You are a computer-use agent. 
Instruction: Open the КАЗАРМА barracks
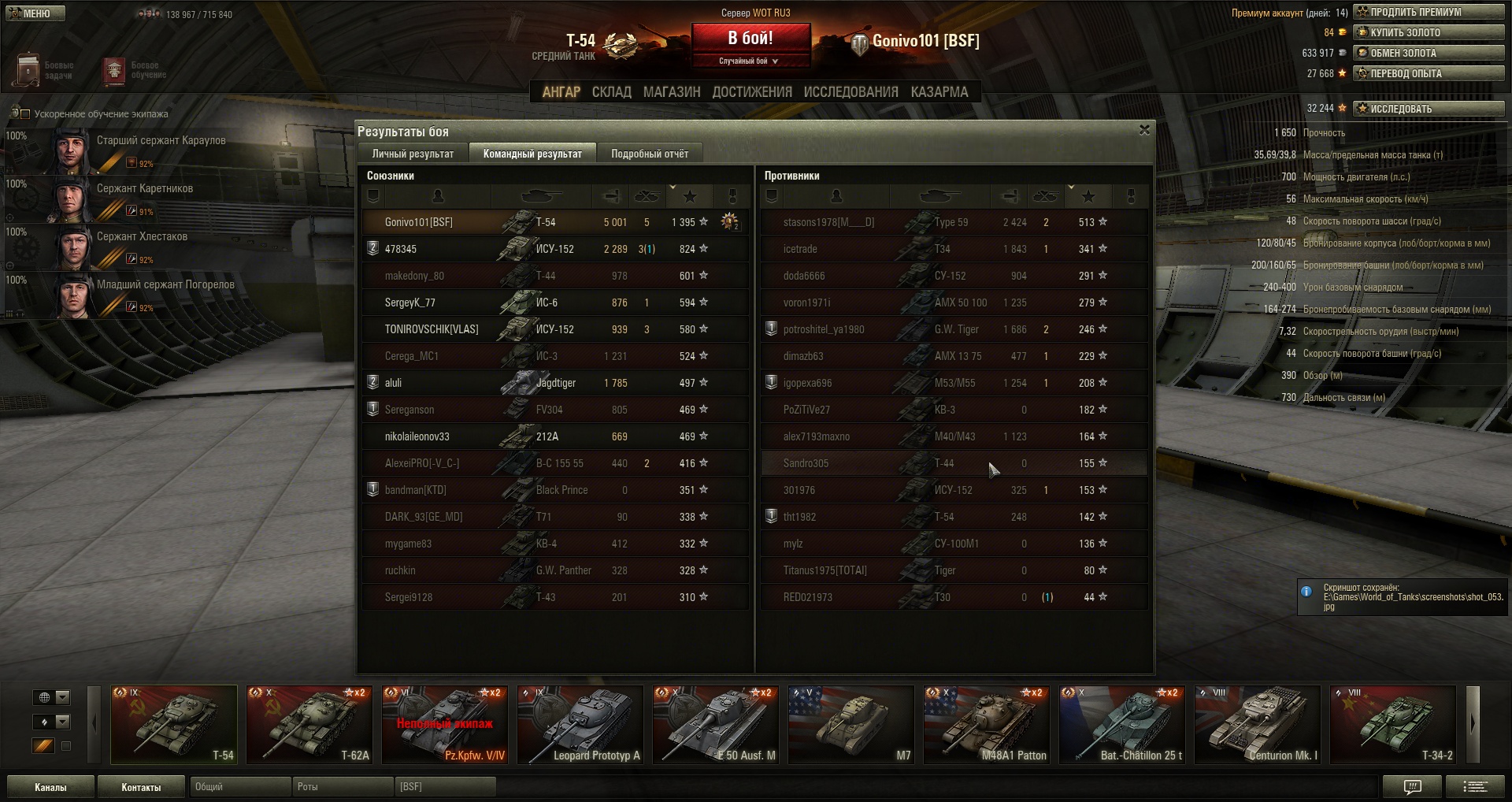coord(939,92)
